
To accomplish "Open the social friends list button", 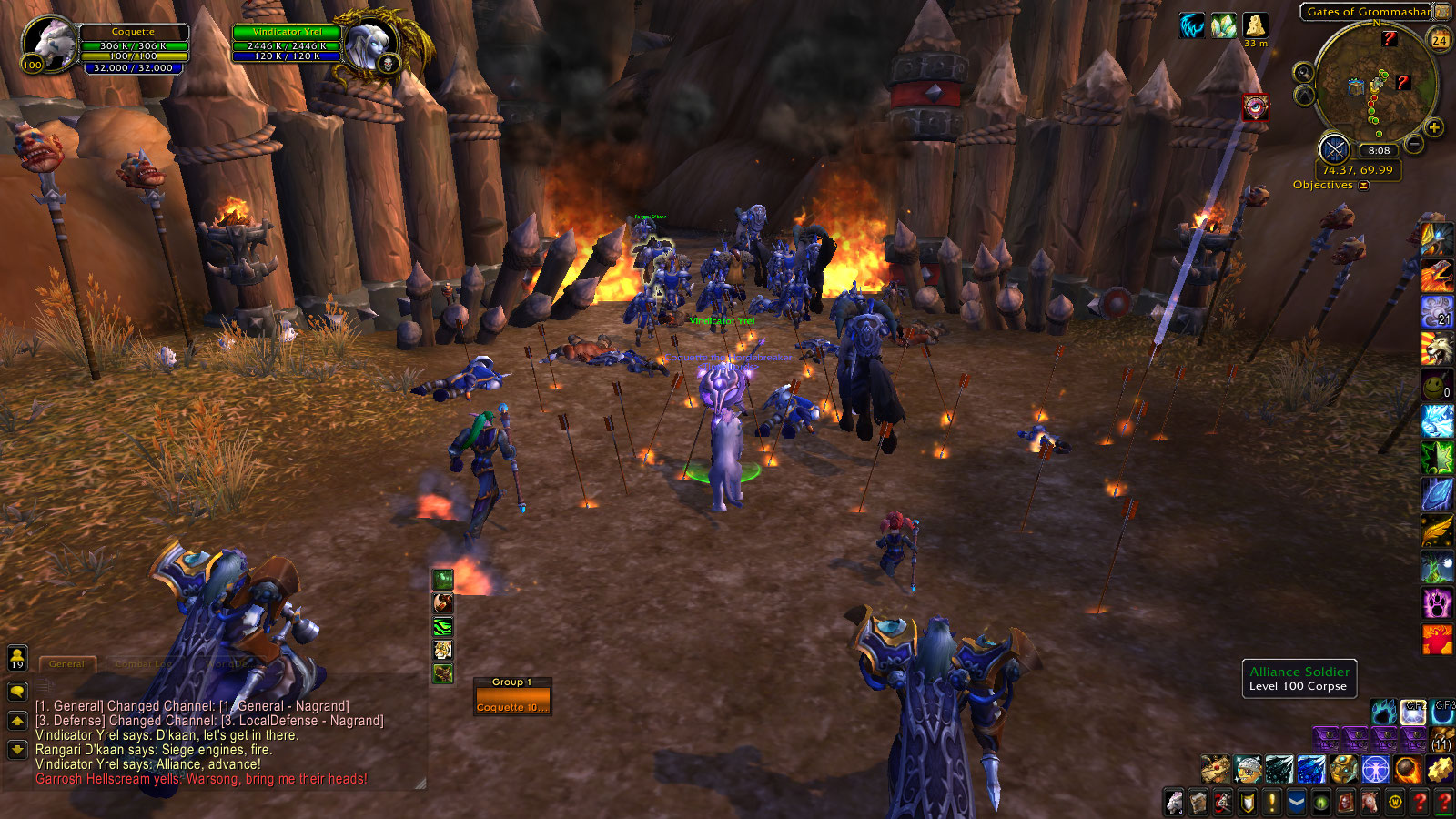I will [17, 658].
